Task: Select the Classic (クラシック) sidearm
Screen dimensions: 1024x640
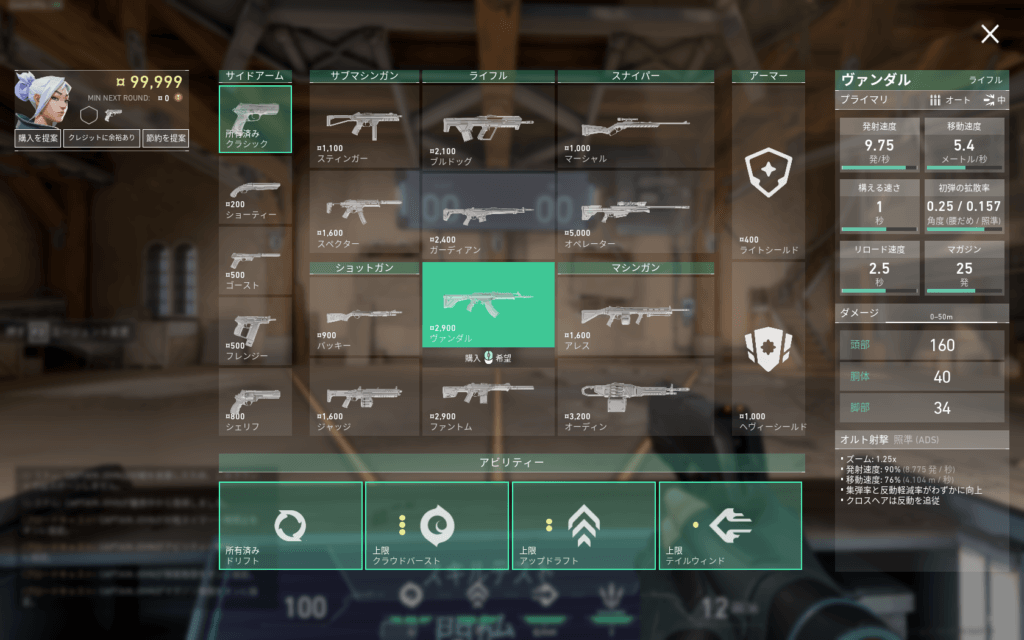Action: (255, 119)
